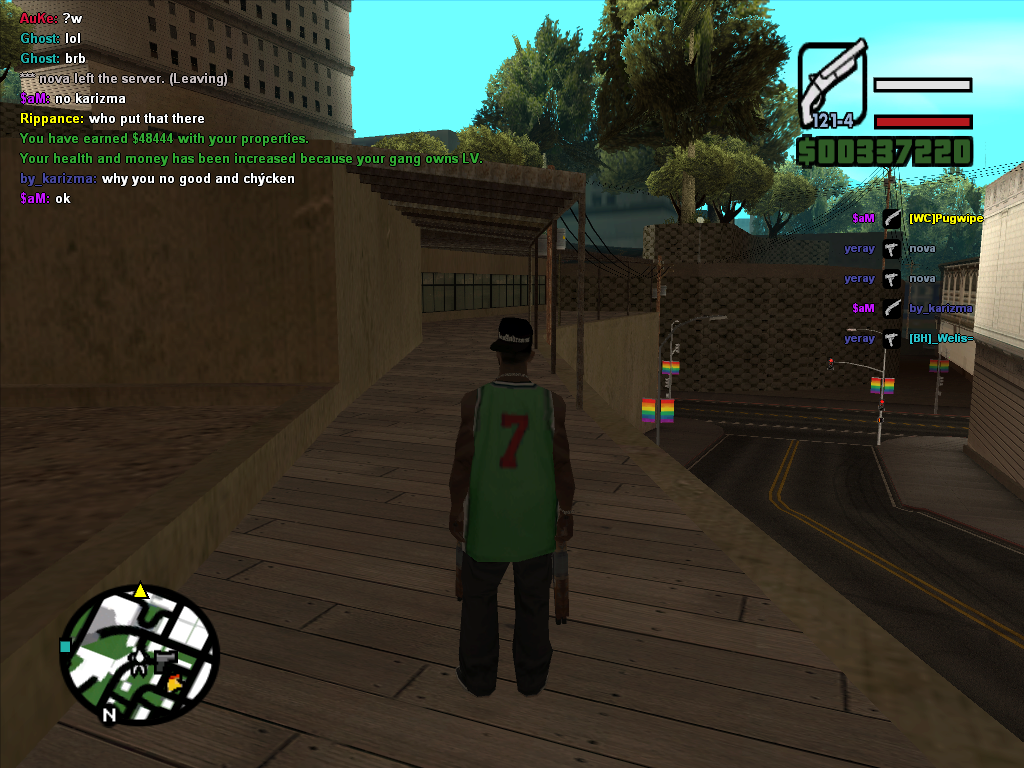
Task: Click the yellow triangle marker on the minimap
Action: coord(141,591)
